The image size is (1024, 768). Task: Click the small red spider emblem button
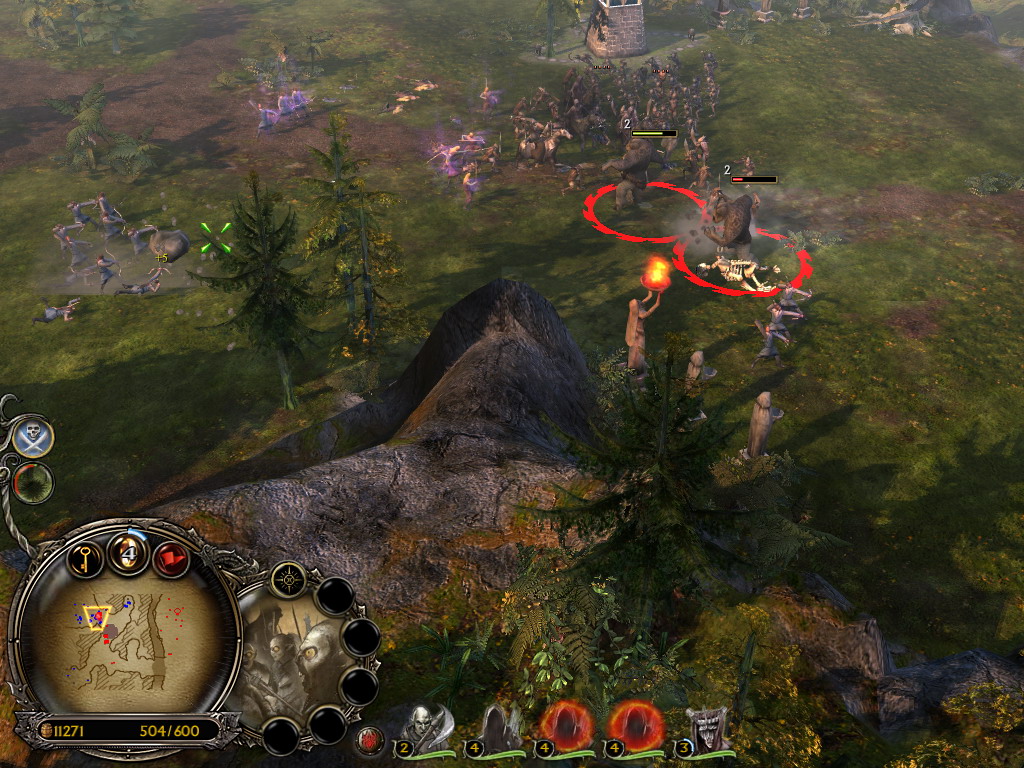click(x=370, y=741)
